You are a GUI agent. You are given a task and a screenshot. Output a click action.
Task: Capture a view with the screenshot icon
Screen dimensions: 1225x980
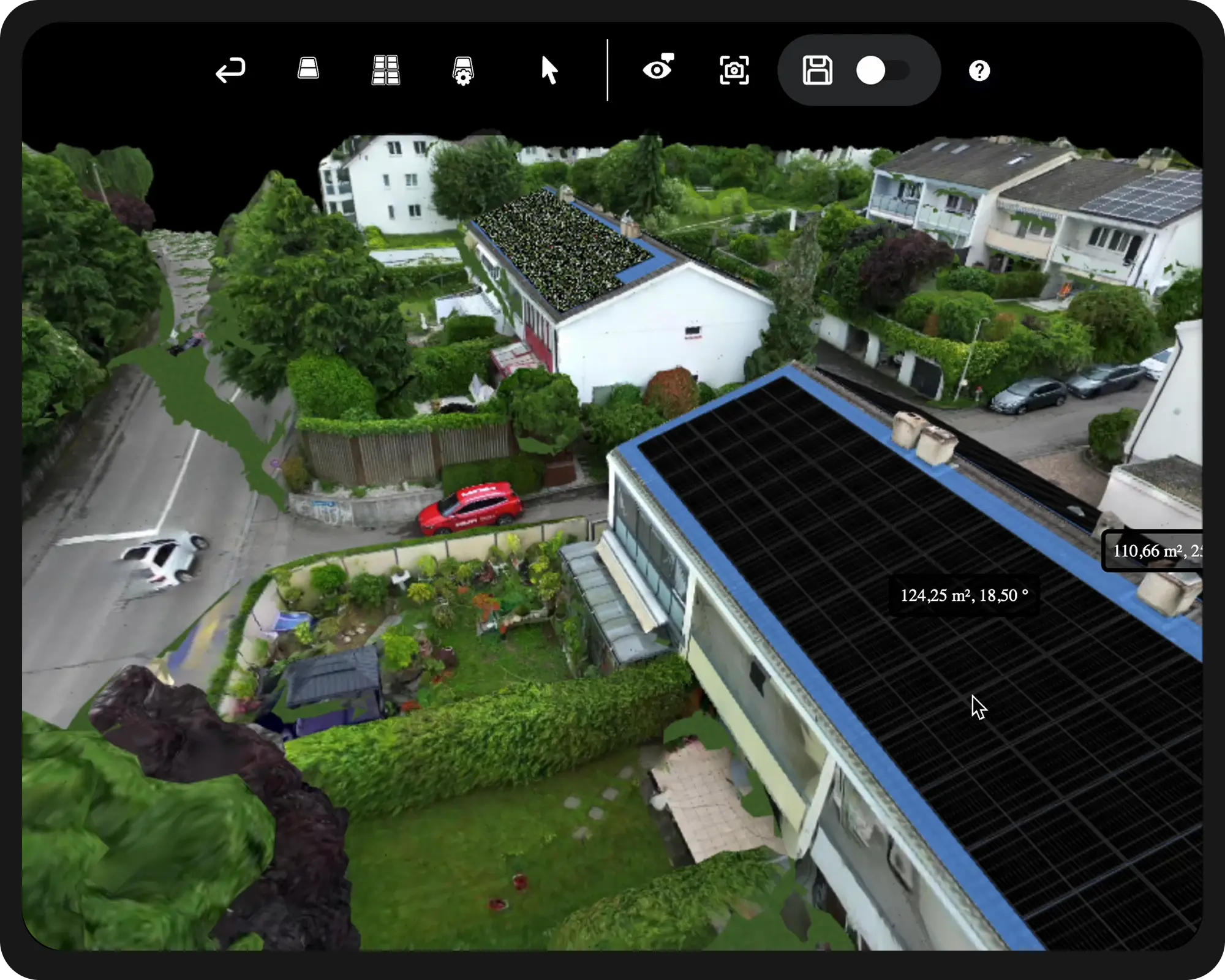pyautogui.click(x=734, y=70)
